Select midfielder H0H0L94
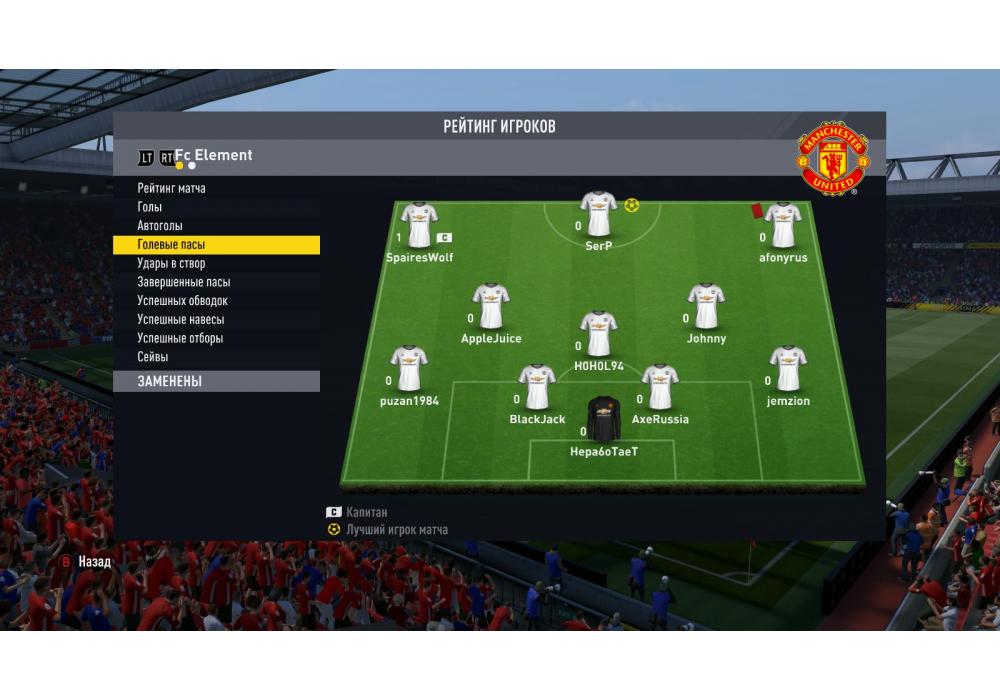Viewport: 1000px width, 700px height. click(x=599, y=334)
